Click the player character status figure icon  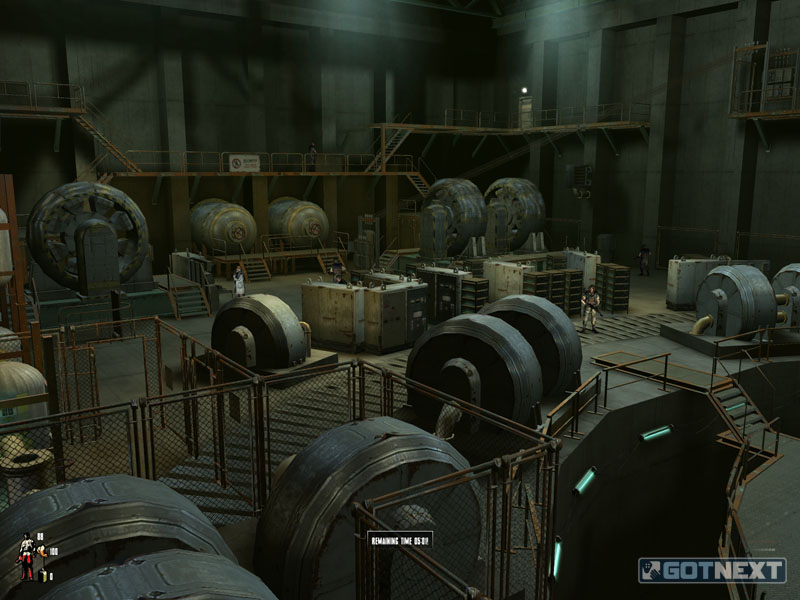tap(27, 556)
